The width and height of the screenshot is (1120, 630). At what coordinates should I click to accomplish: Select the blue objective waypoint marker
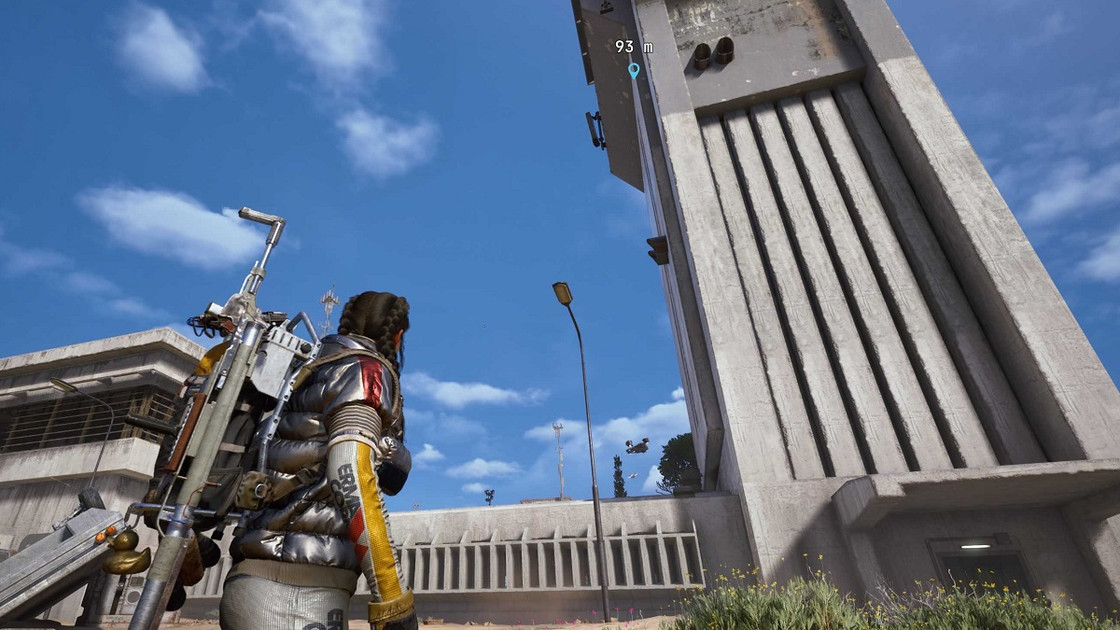tap(633, 70)
